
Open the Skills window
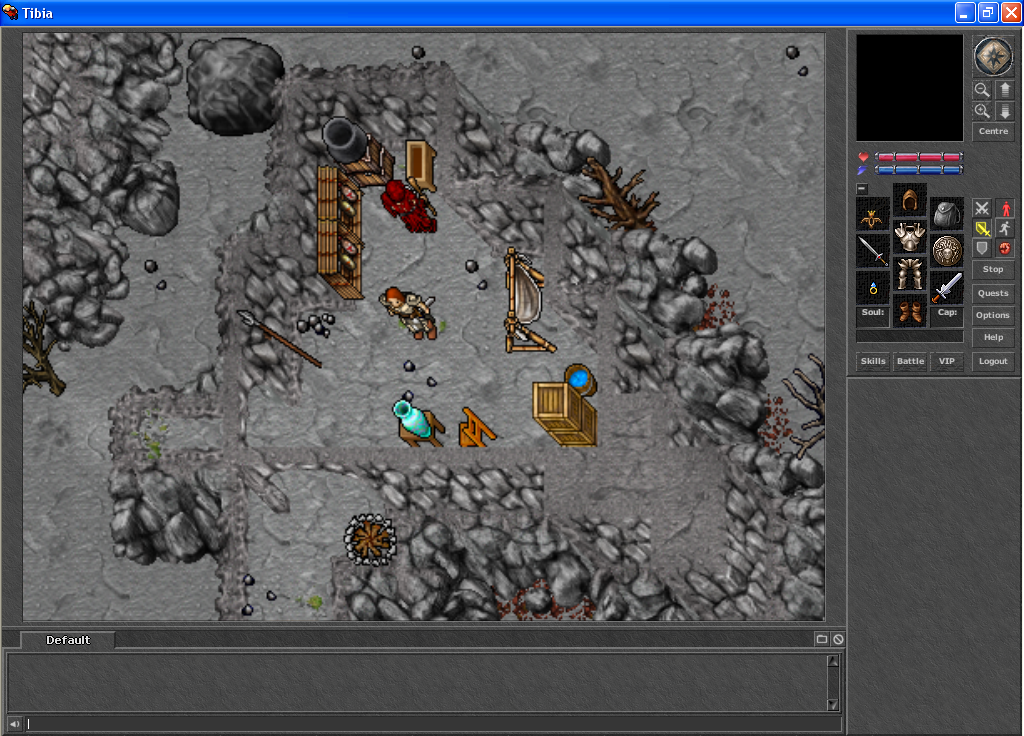tap(873, 361)
